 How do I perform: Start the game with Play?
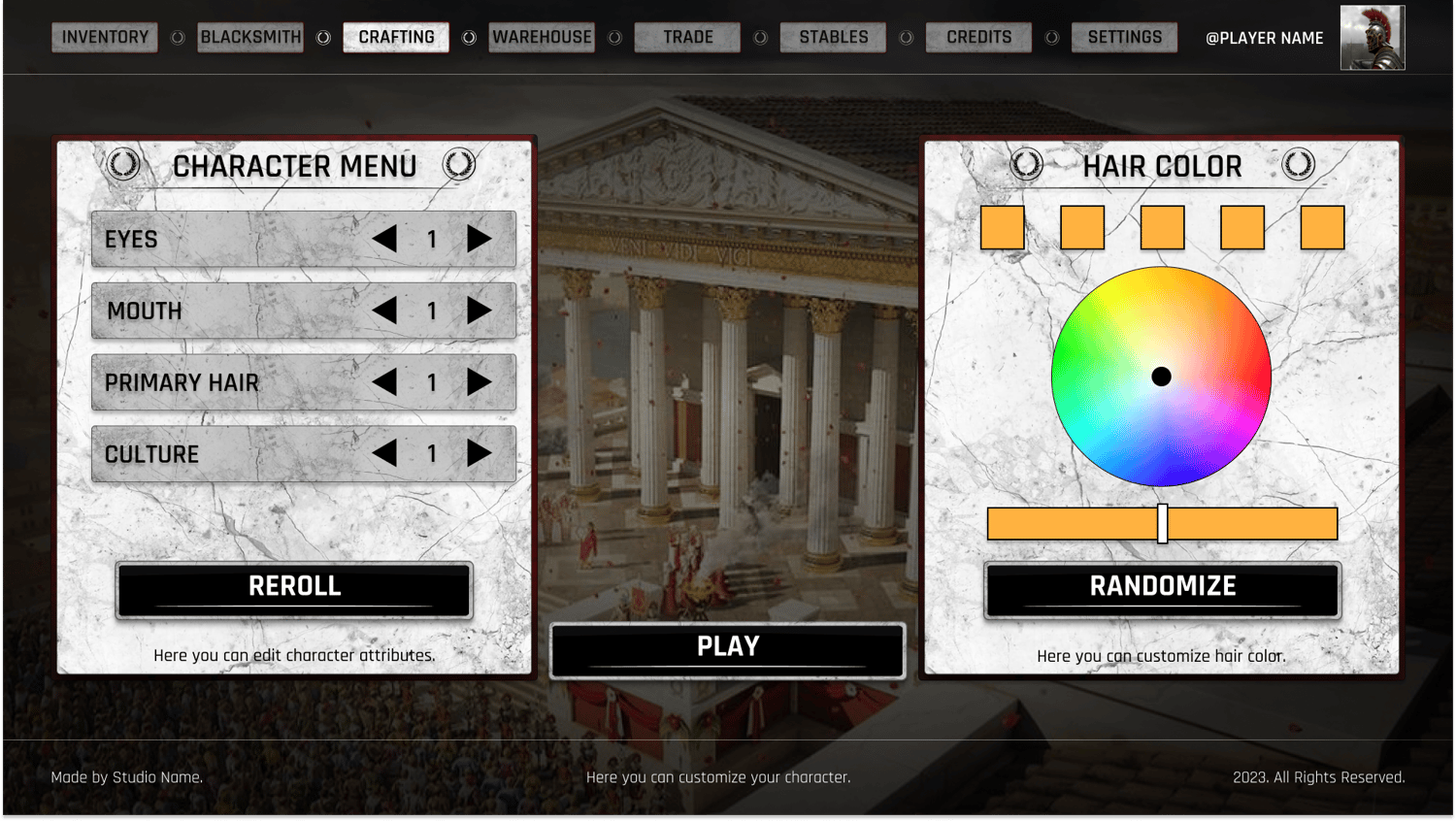[x=727, y=649]
